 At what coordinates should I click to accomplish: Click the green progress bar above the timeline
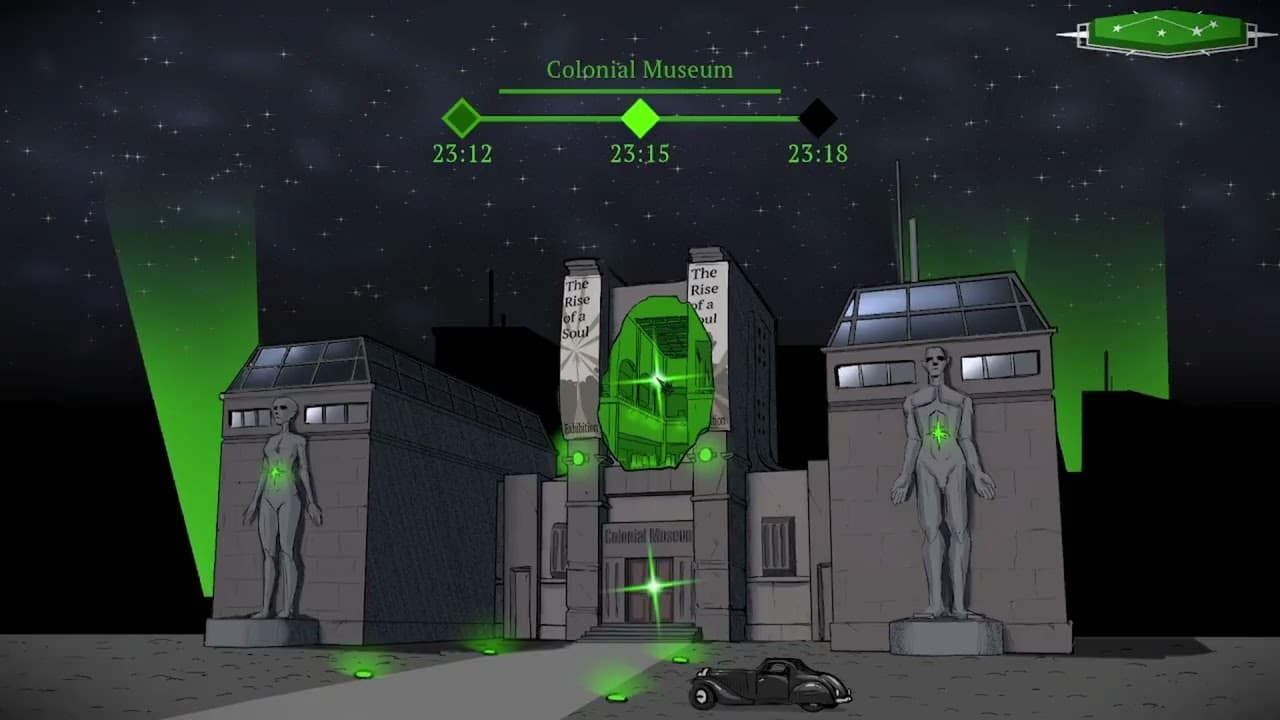point(640,92)
